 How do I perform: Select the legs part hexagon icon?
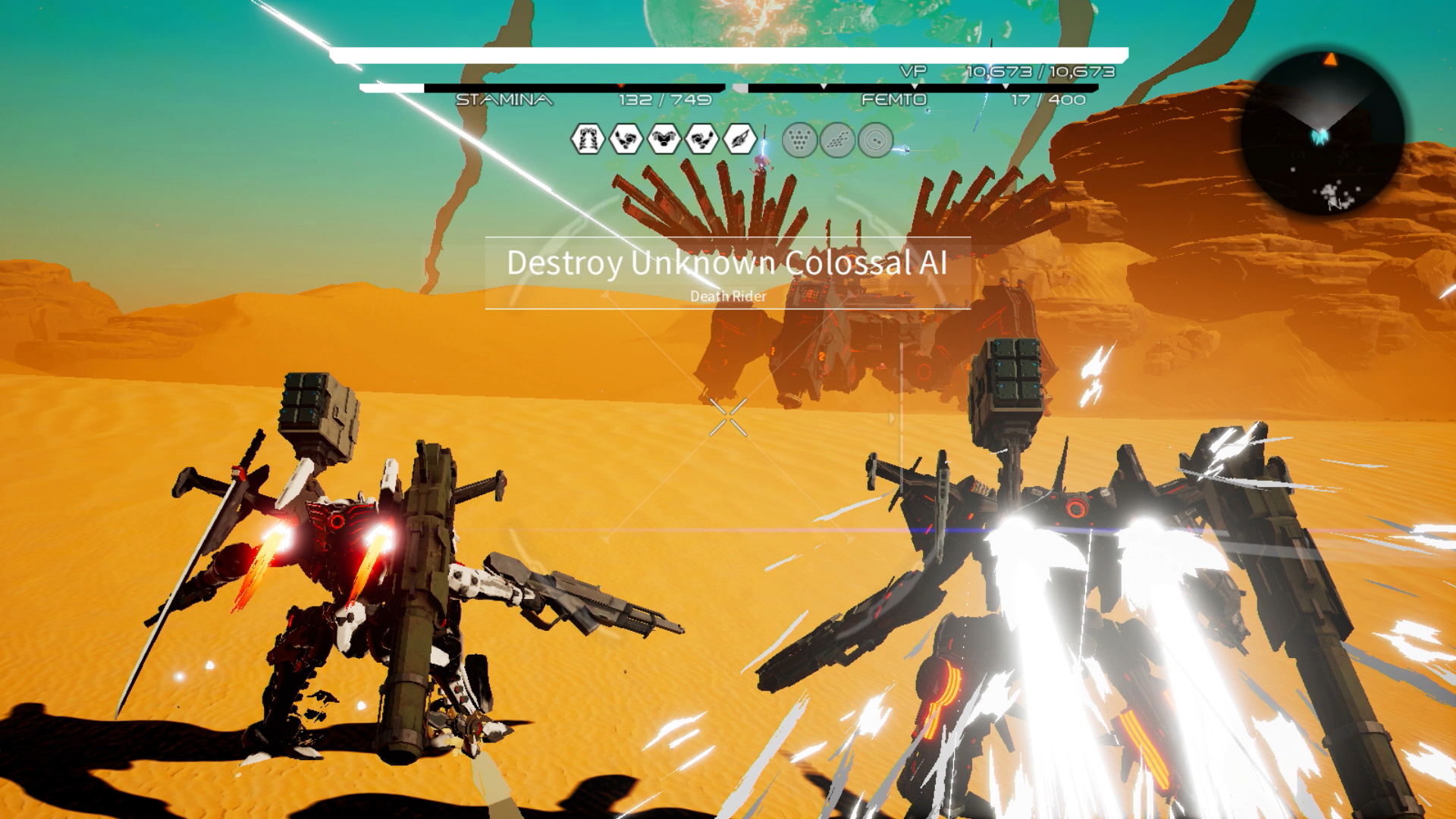pos(587,140)
